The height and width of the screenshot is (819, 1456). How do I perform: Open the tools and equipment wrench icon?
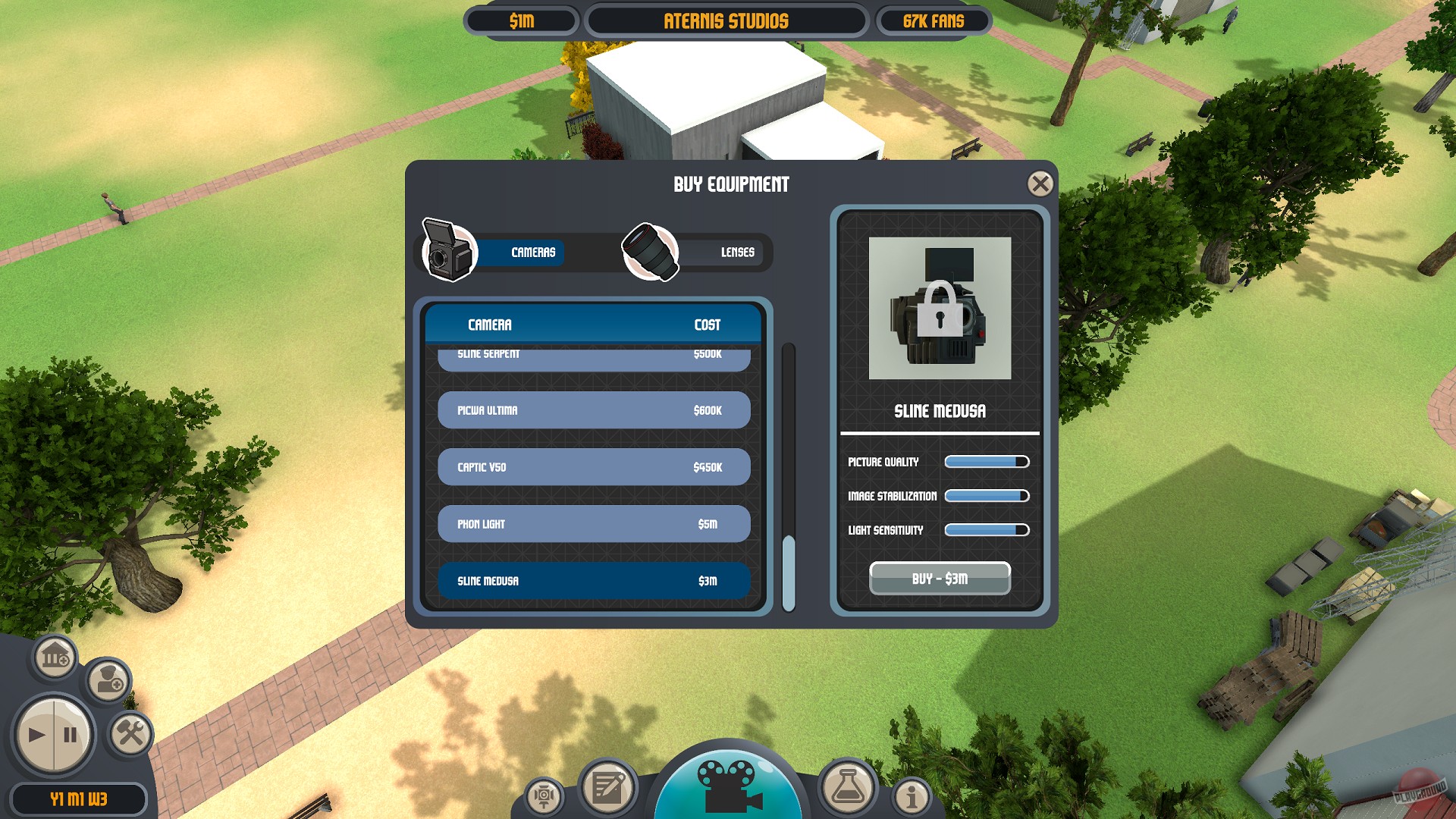click(x=131, y=734)
